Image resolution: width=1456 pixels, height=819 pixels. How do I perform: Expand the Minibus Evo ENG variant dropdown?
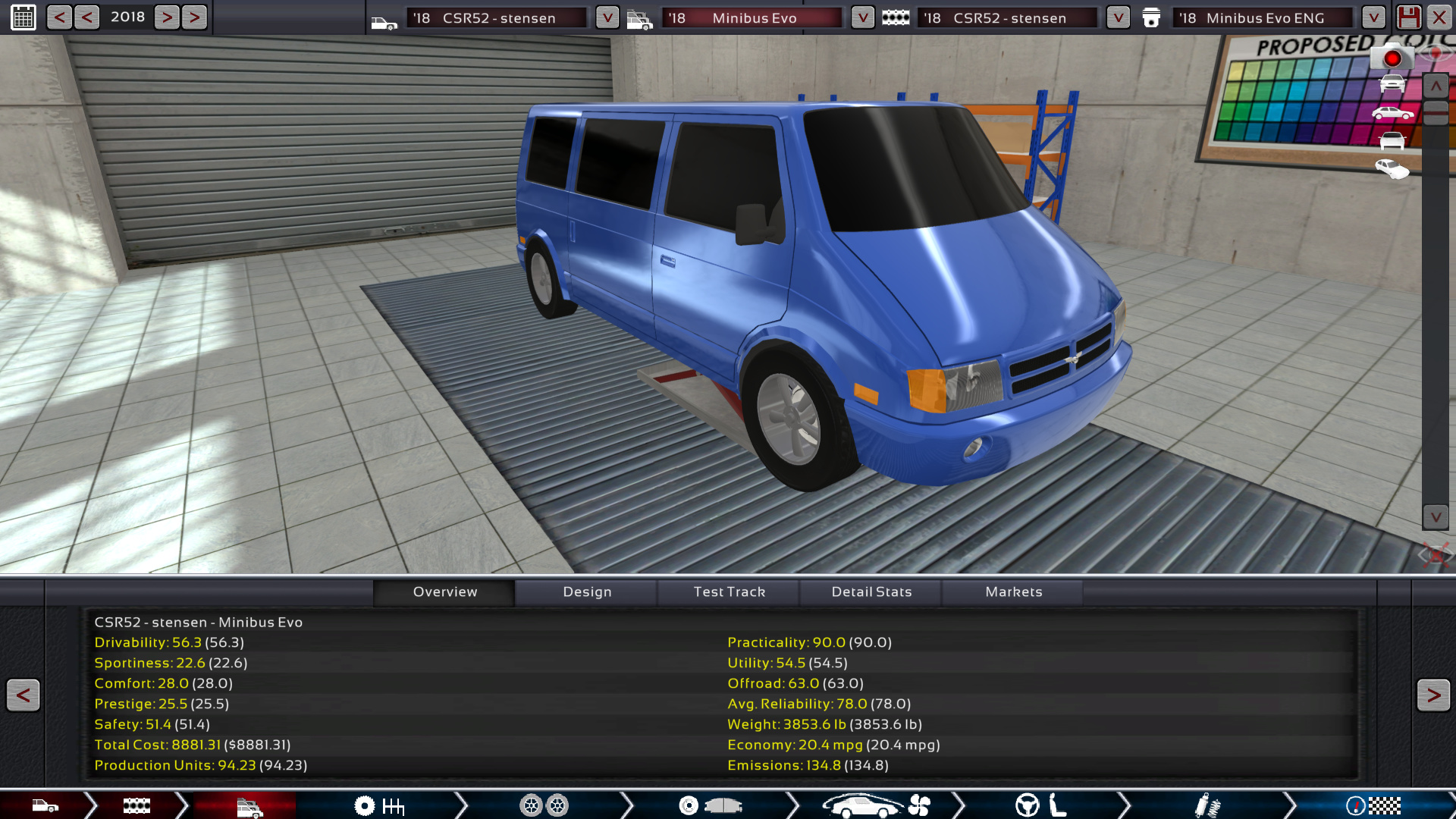pos(1373,17)
